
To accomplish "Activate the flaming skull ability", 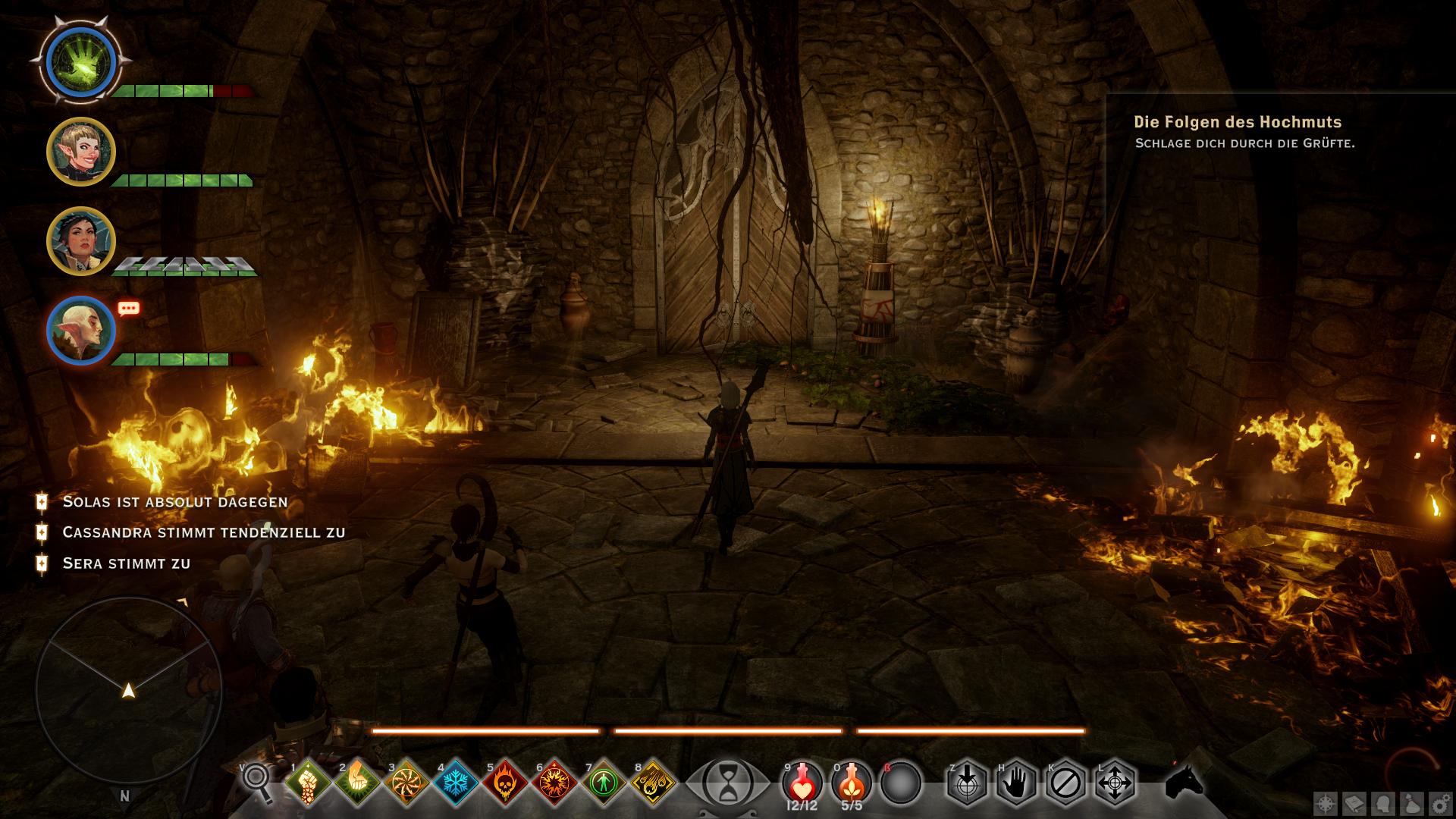I will coord(505,781).
